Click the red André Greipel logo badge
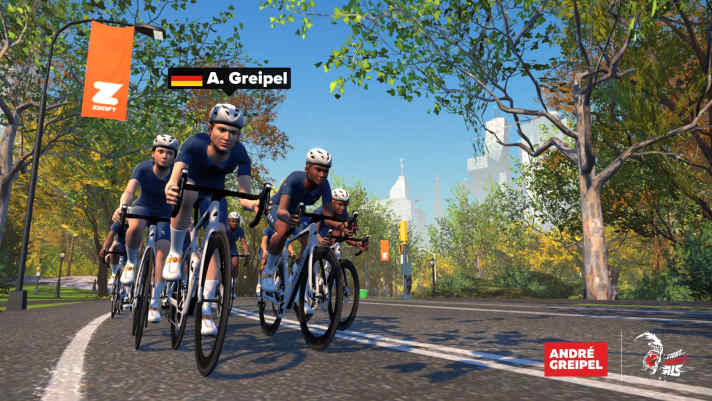712x401 pixels. (575, 358)
